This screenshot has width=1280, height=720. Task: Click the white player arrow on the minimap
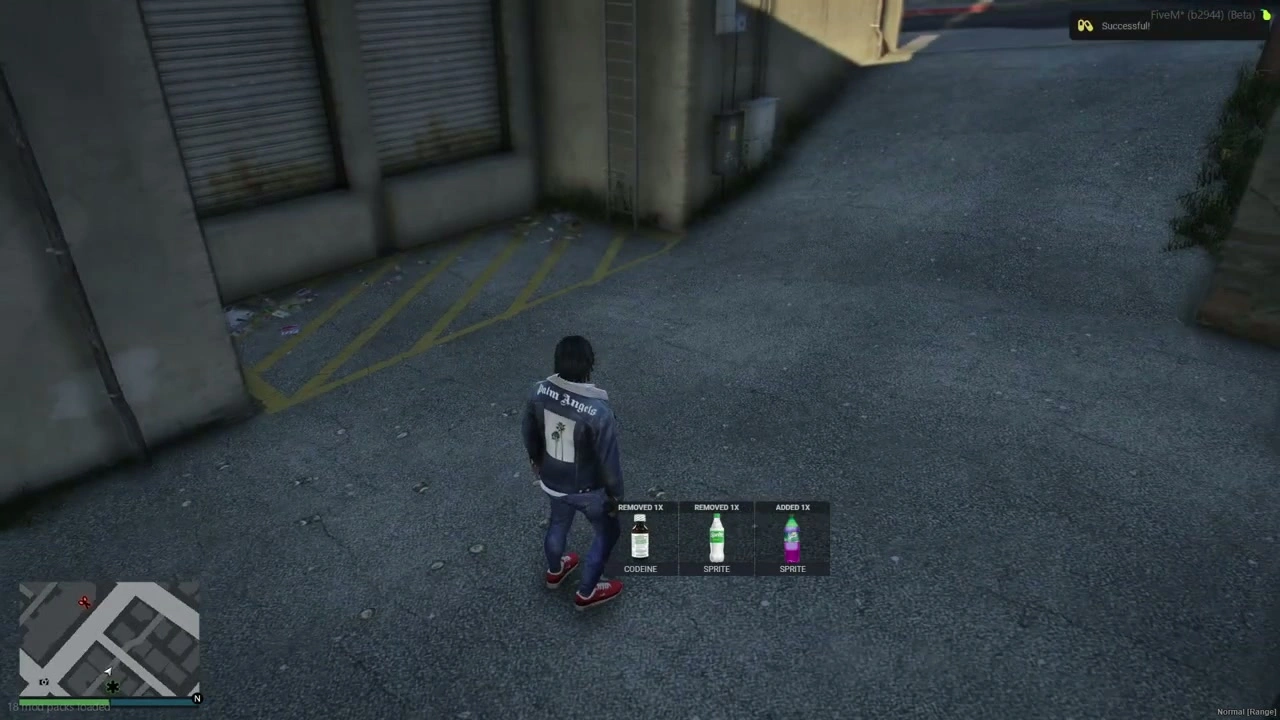[108, 670]
